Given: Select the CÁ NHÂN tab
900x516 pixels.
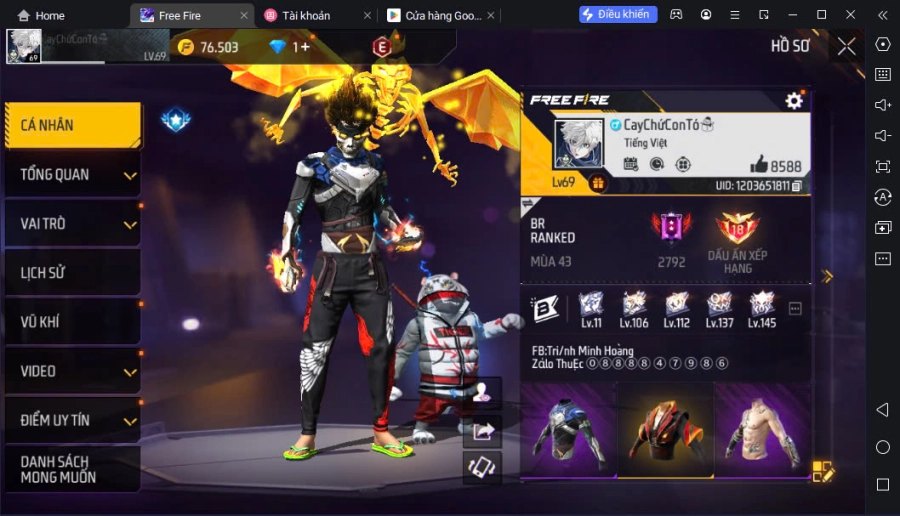Looking at the screenshot, I should click(71, 126).
